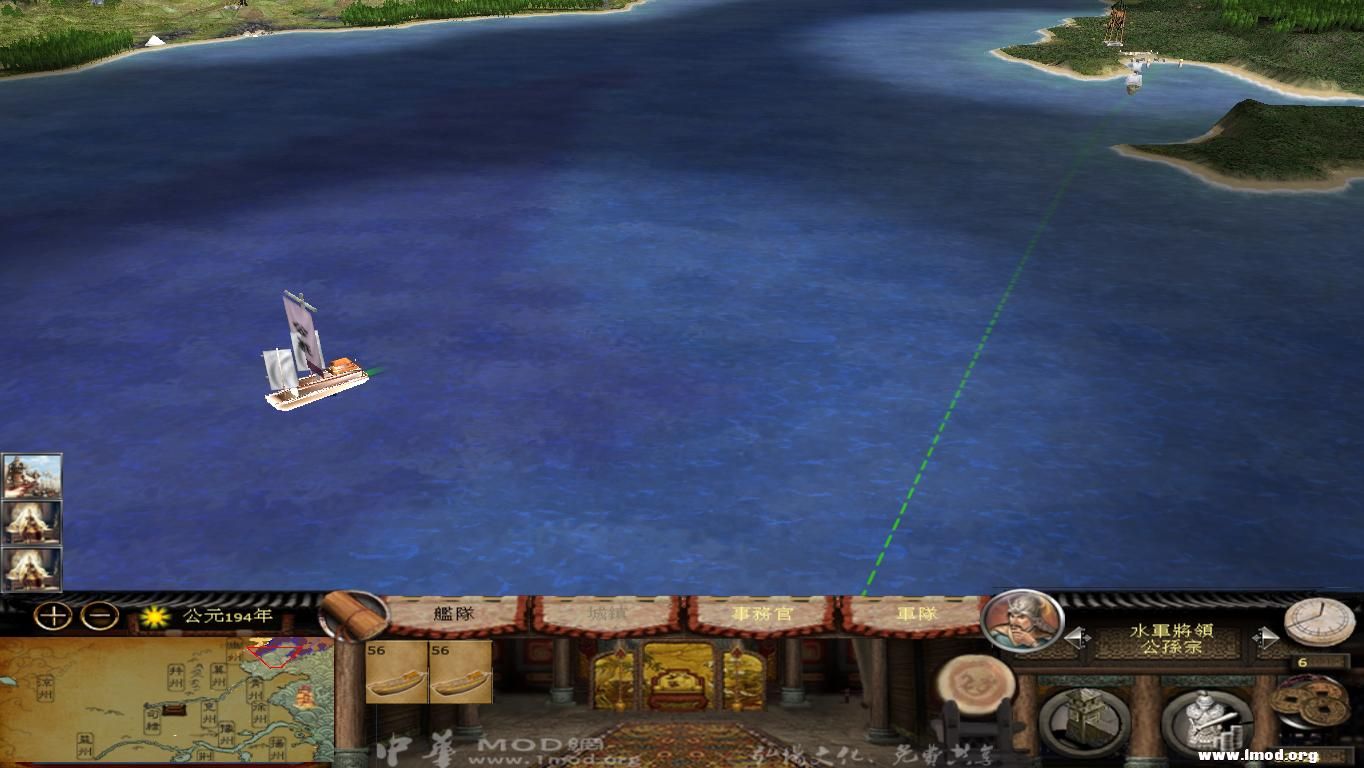Cycle to next character with right arrow
This screenshot has height=768, width=1364.
pyautogui.click(x=1266, y=637)
